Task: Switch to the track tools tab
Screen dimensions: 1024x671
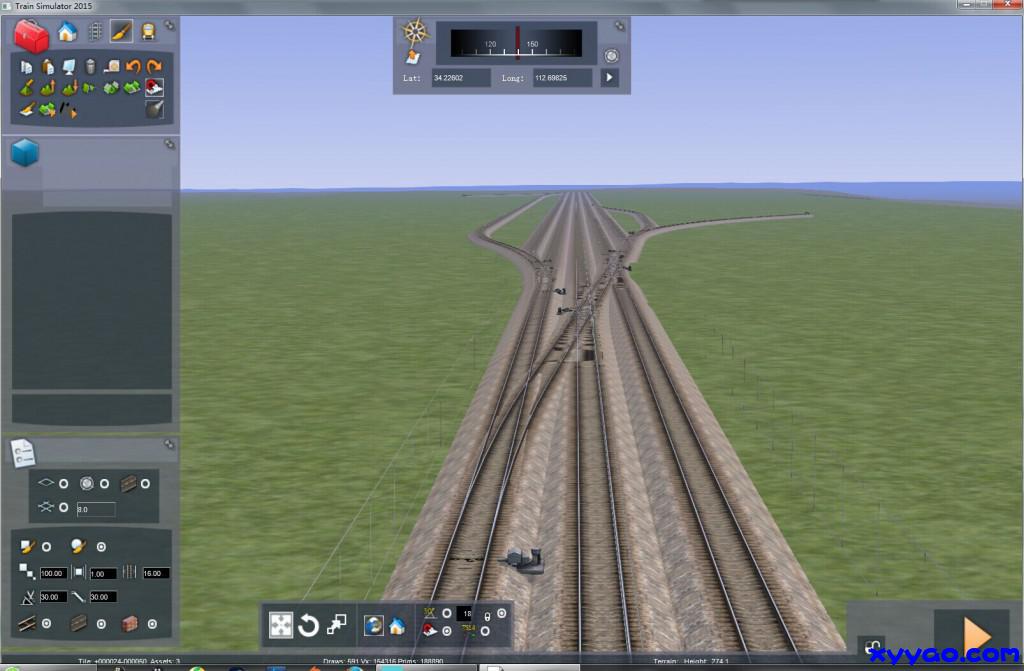Action: (95, 32)
